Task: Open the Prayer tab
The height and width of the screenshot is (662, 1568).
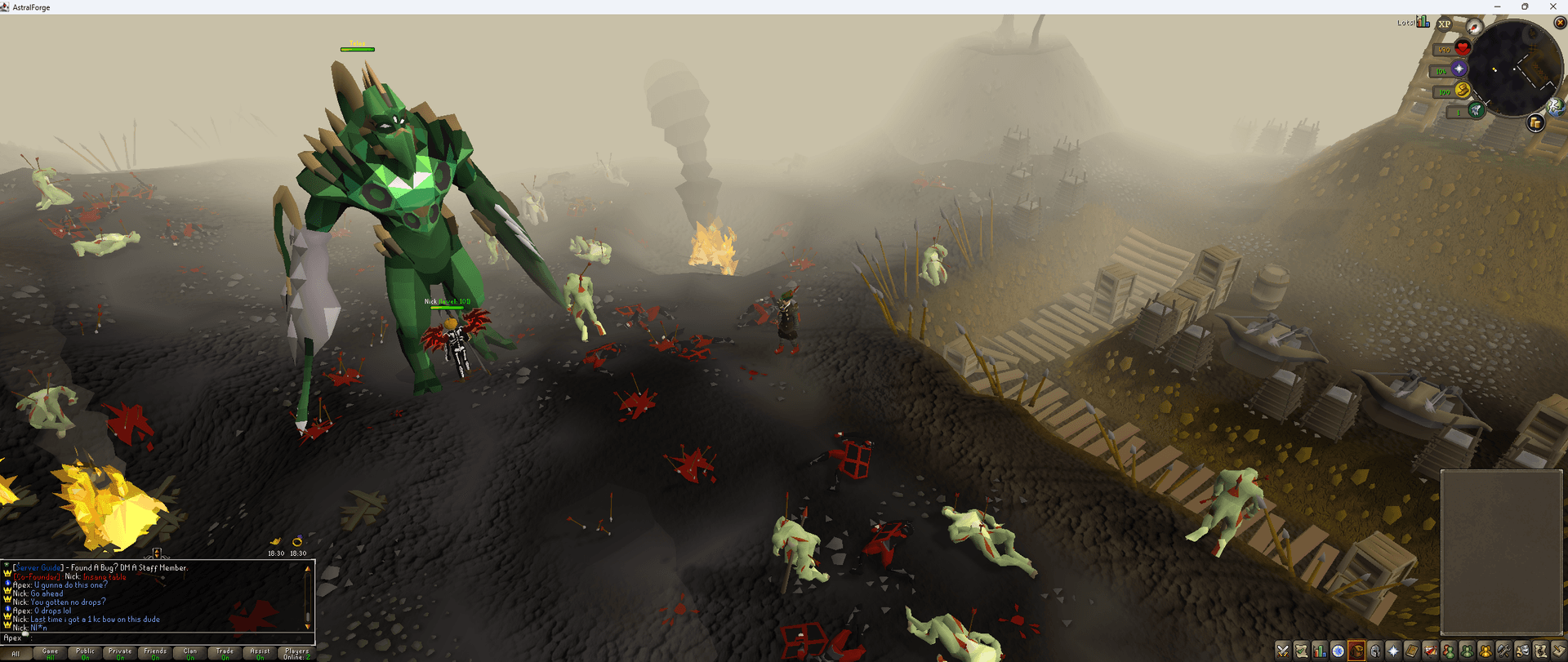Action: 1392,650
